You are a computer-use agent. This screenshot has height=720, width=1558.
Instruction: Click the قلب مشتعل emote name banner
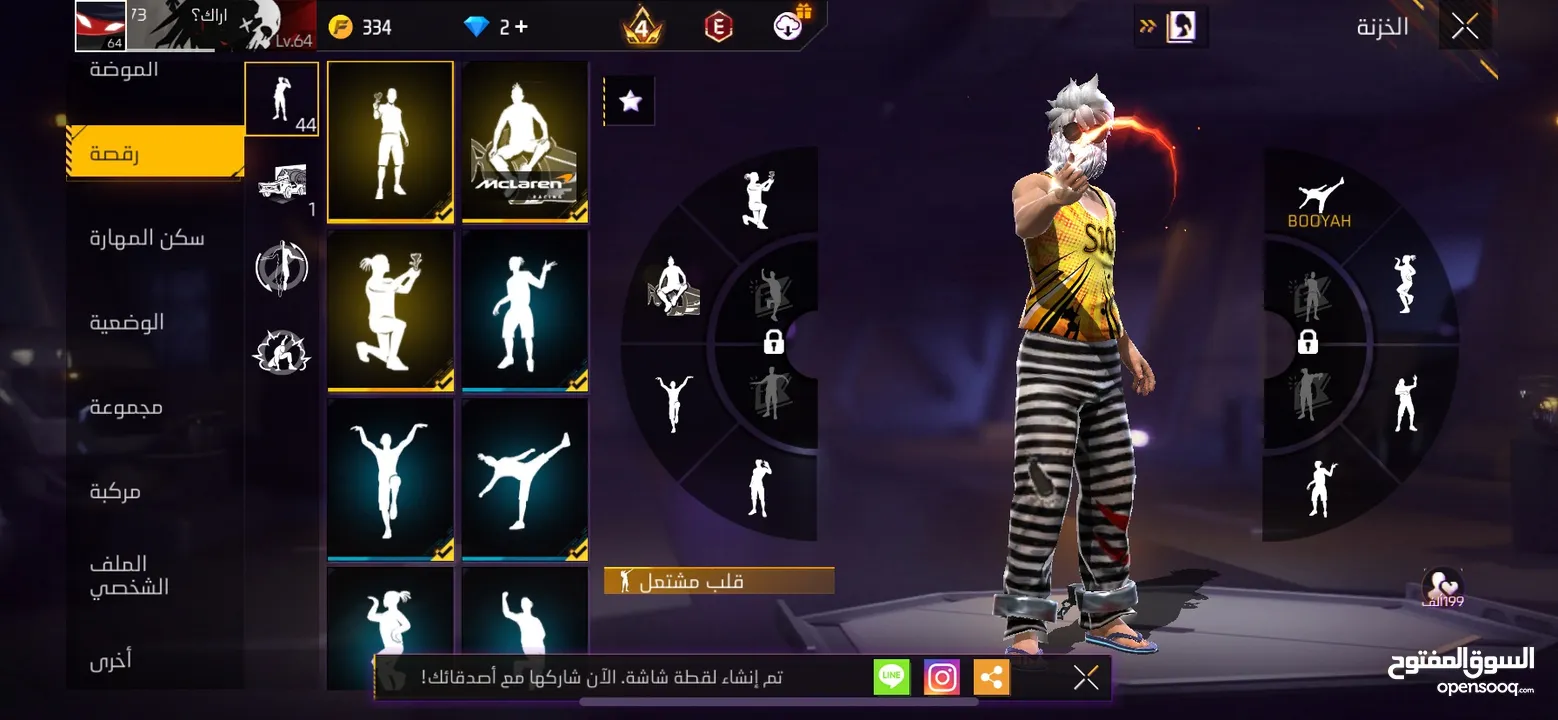[718, 580]
